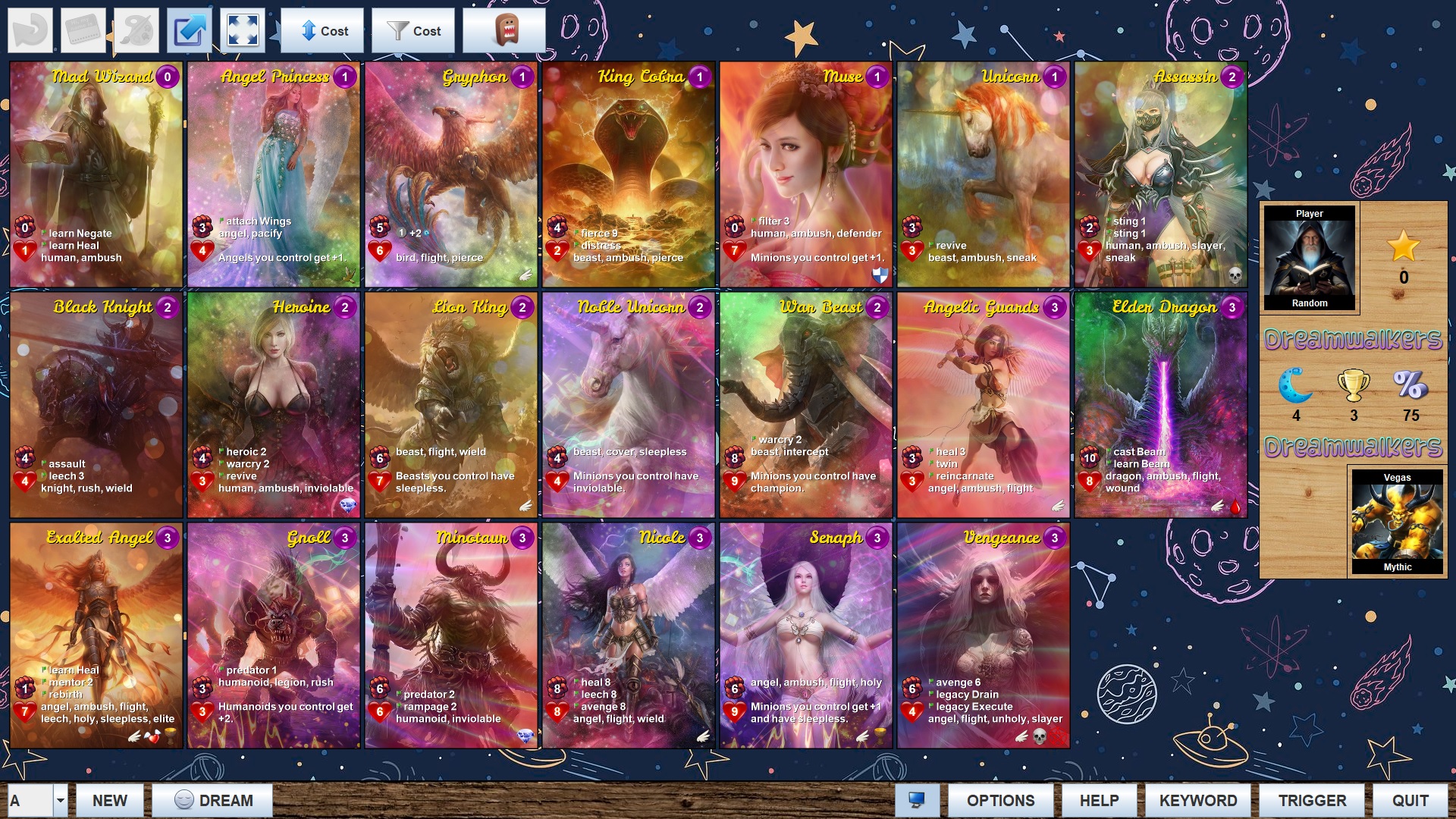Open the TRIGGER list
This screenshot has width=1456, height=819.
pyautogui.click(x=1312, y=800)
